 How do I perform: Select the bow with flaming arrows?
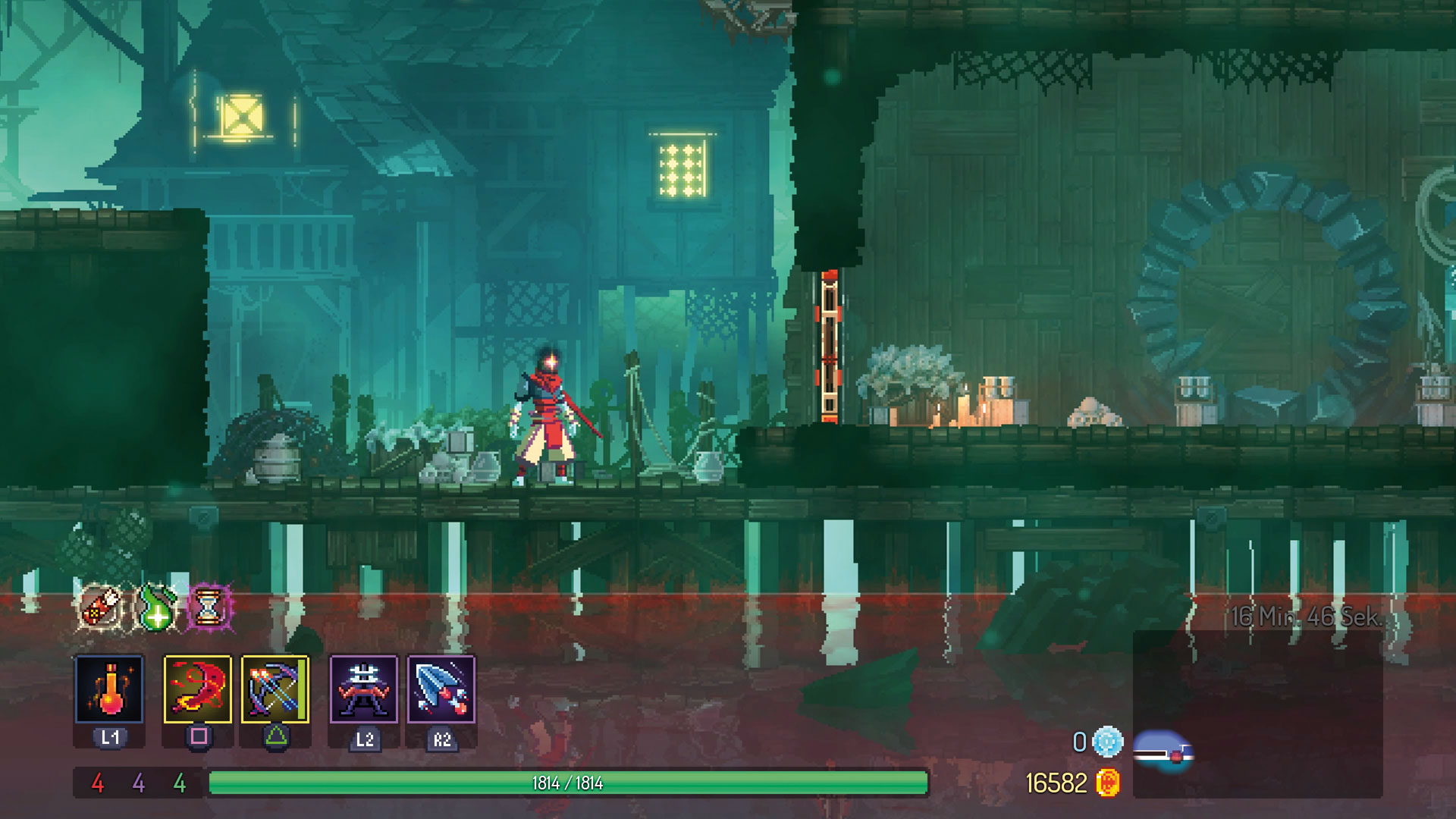coord(275,689)
